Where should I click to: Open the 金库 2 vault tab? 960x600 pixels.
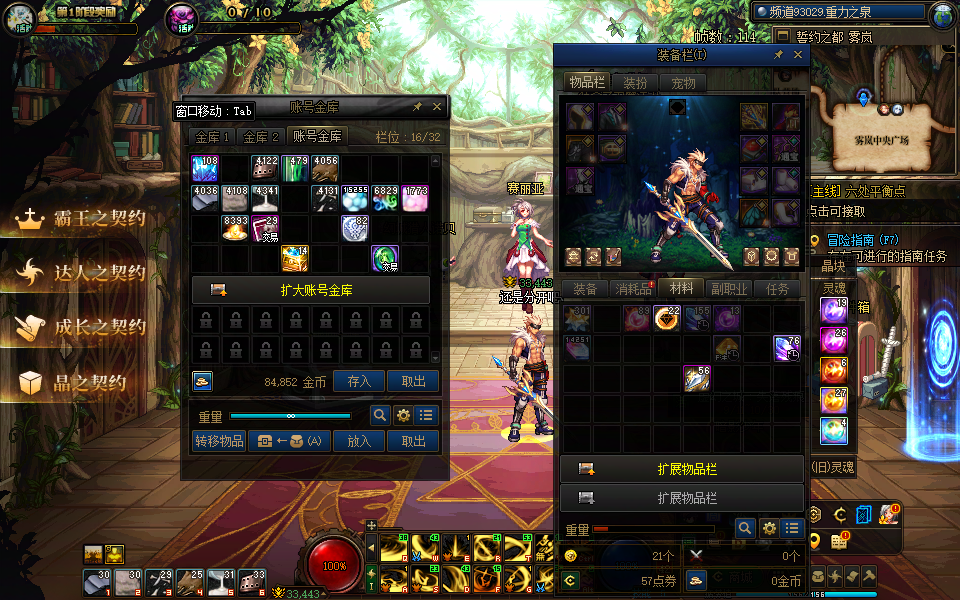pyautogui.click(x=261, y=137)
